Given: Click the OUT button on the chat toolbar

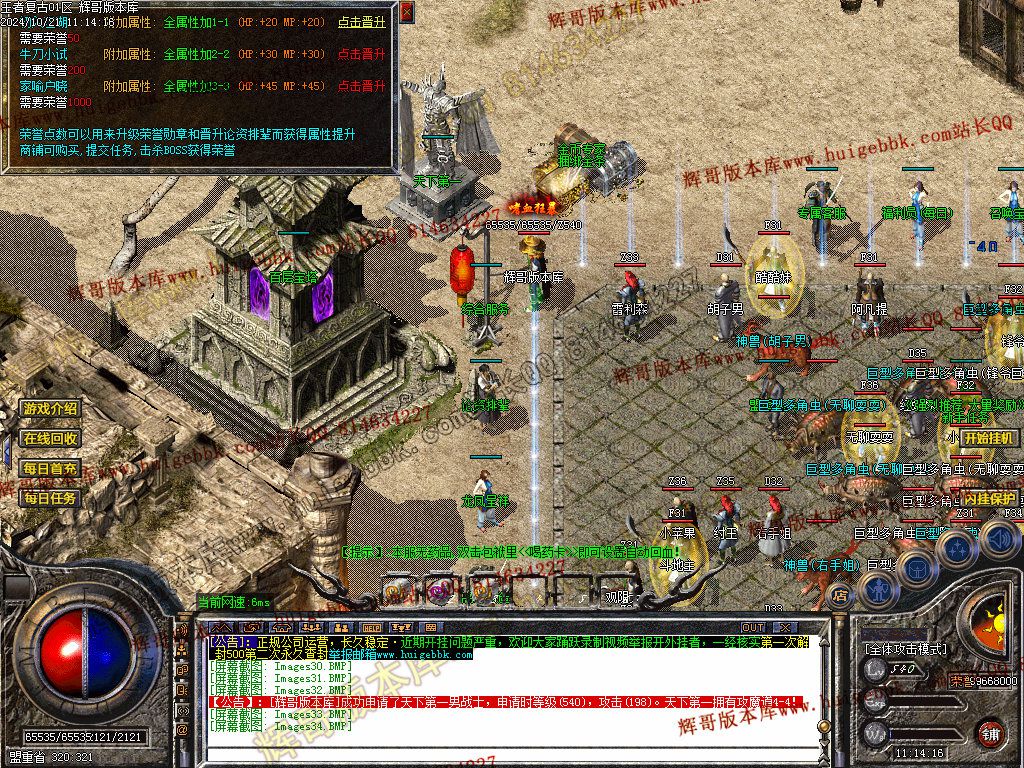Looking at the screenshot, I should pos(753,627).
